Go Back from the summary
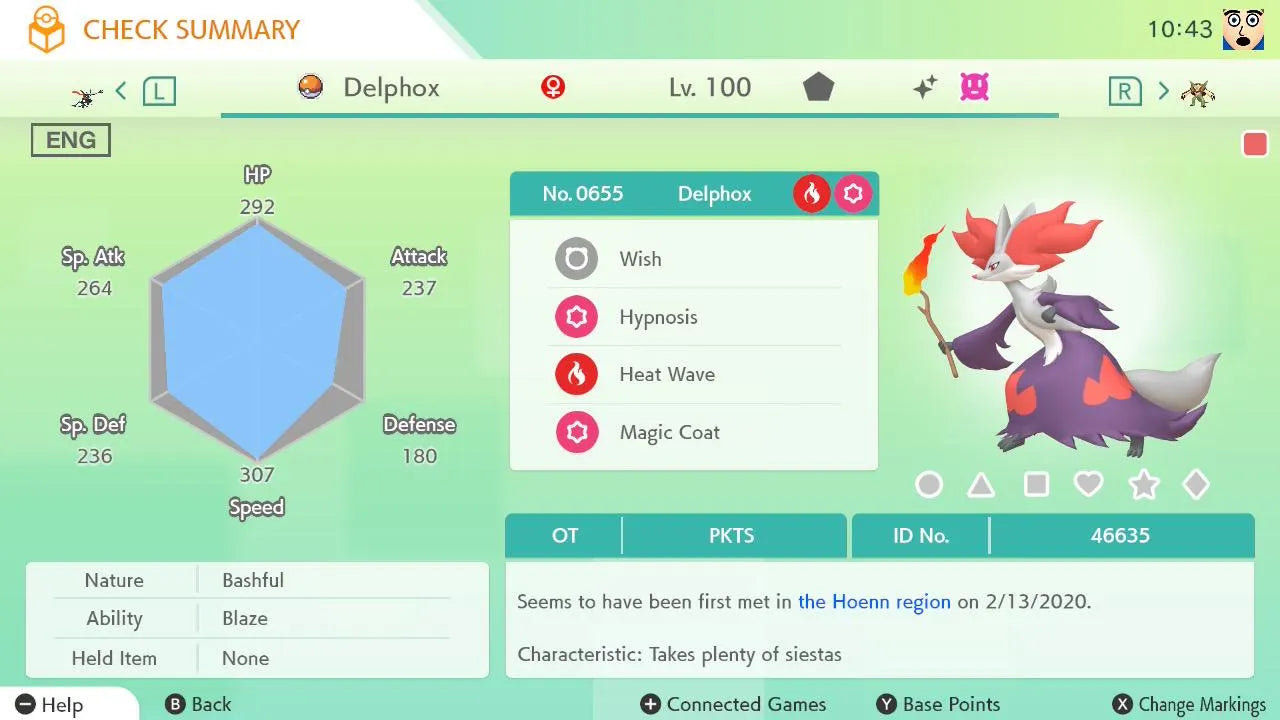Screen dimensions: 1280x720 pyautogui.click(x=198, y=705)
